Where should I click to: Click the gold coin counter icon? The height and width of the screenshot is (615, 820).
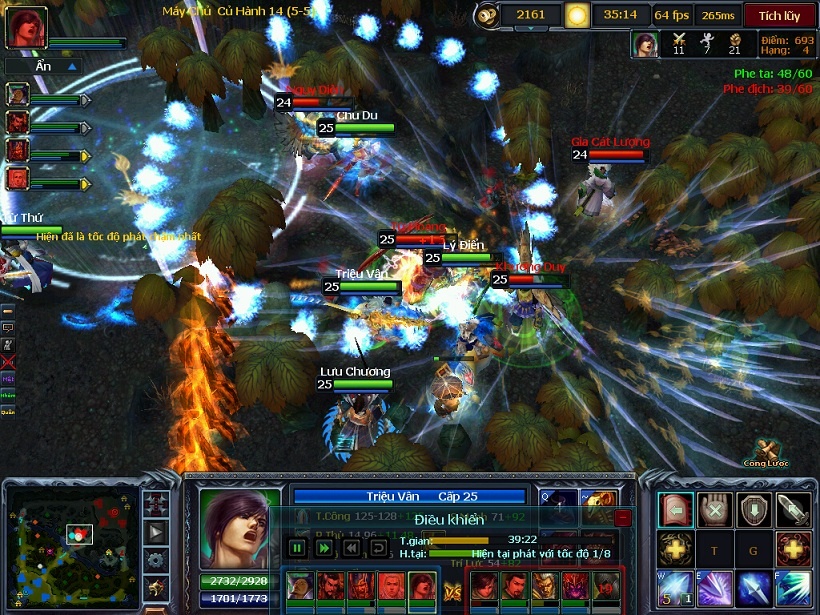click(487, 15)
